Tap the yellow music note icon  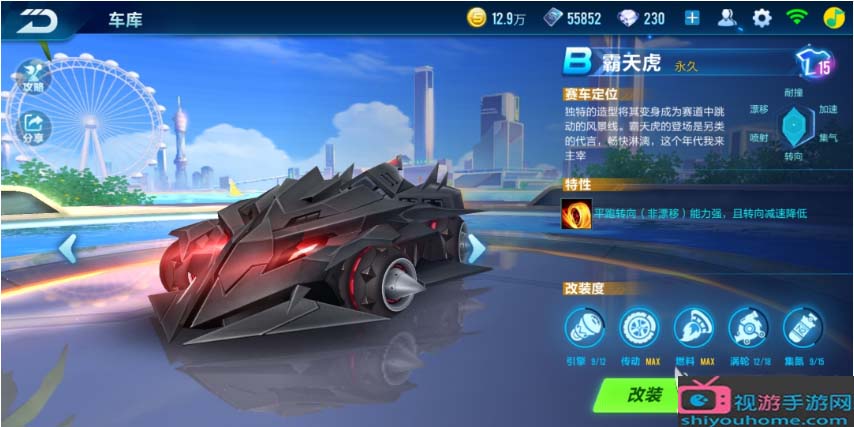[x=833, y=18]
